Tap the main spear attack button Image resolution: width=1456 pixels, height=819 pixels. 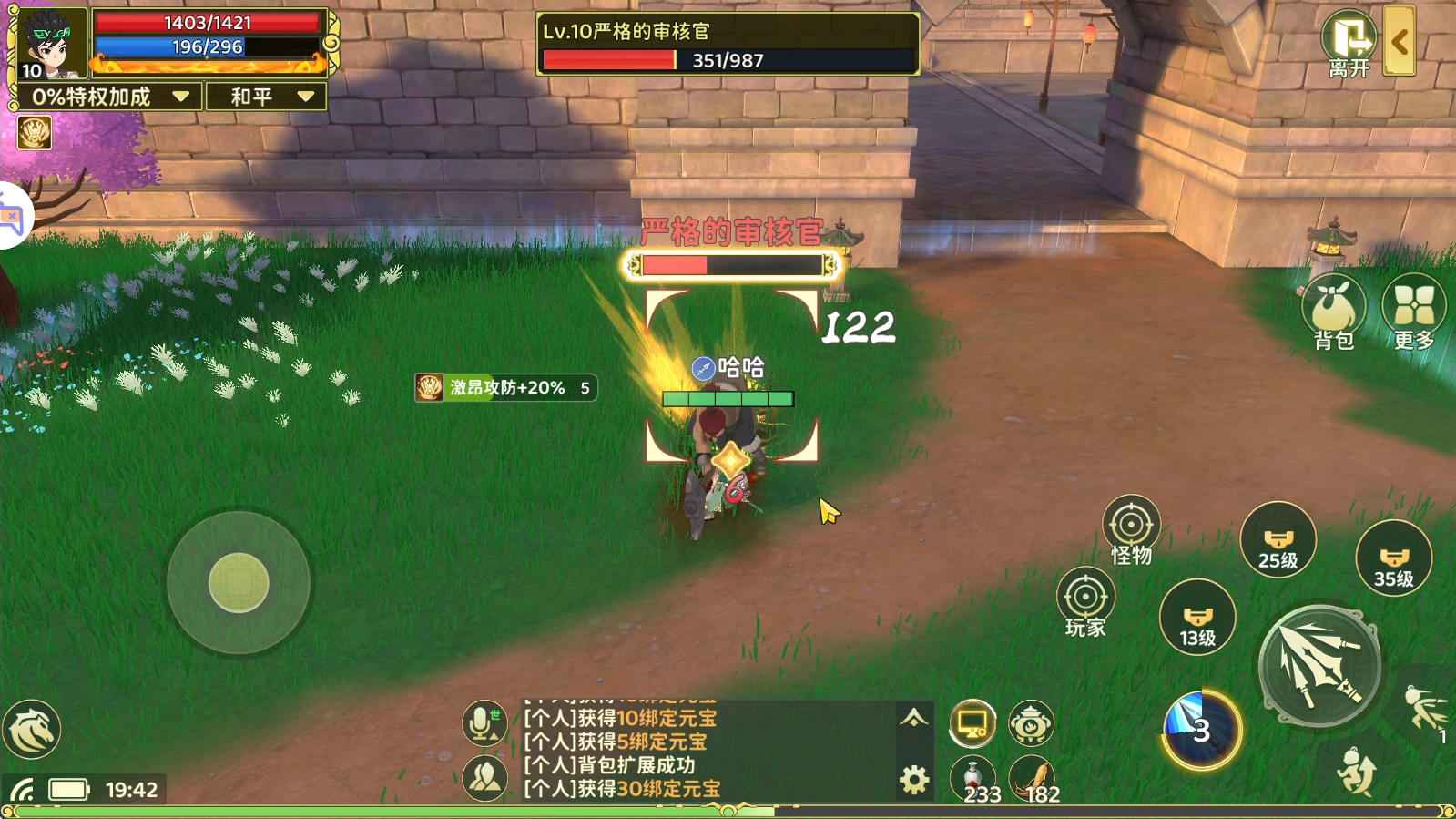click(1319, 666)
